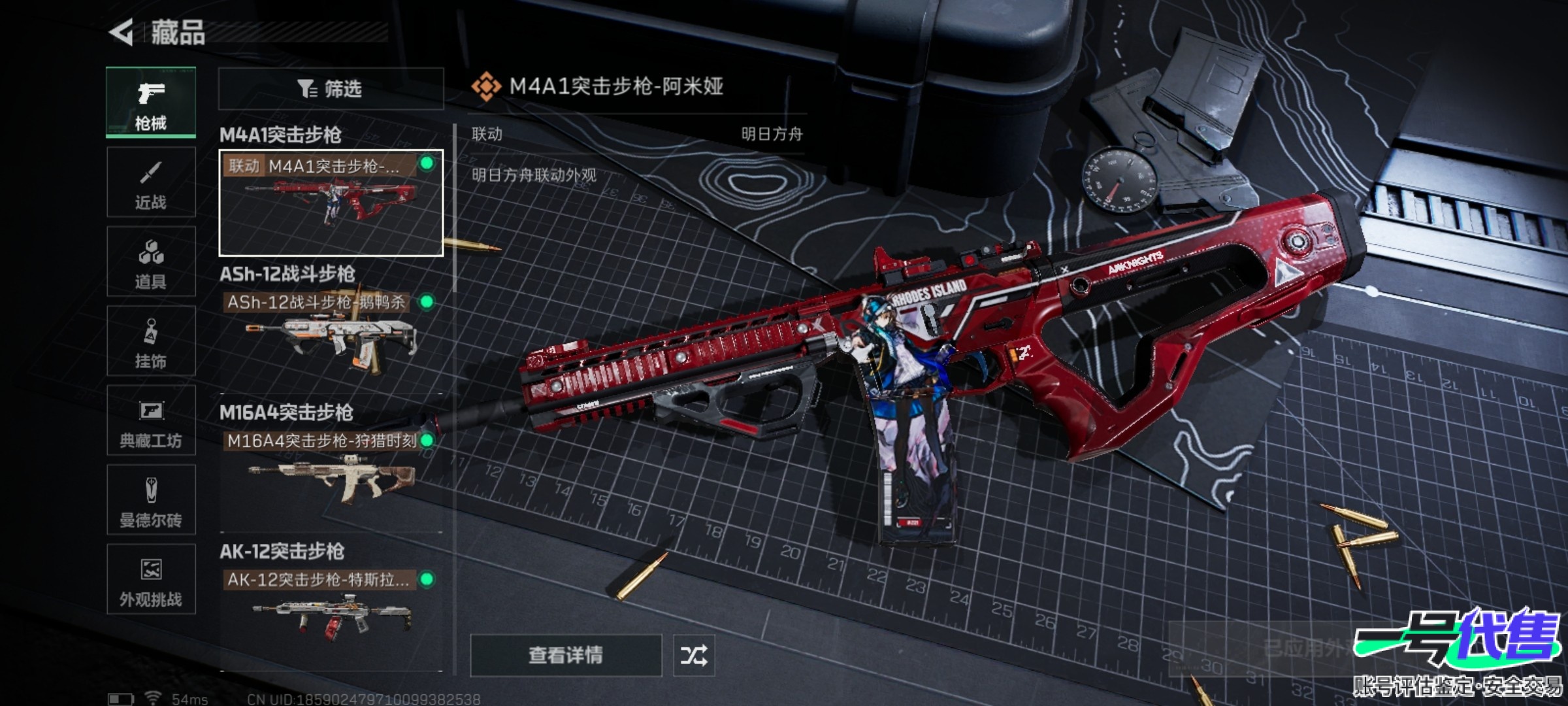Open the 近战 melee weapons category
The width and height of the screenshot is (1568, 706).
pyautogui.click(x=151, y=182)
